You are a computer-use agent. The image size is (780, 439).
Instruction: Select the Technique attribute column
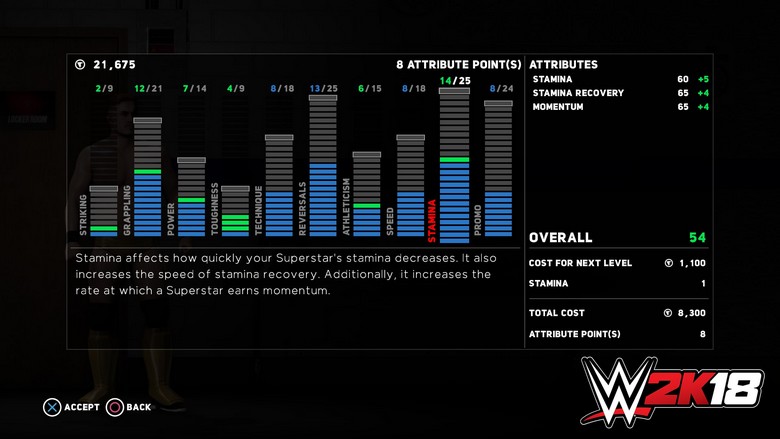click(279, 187)
